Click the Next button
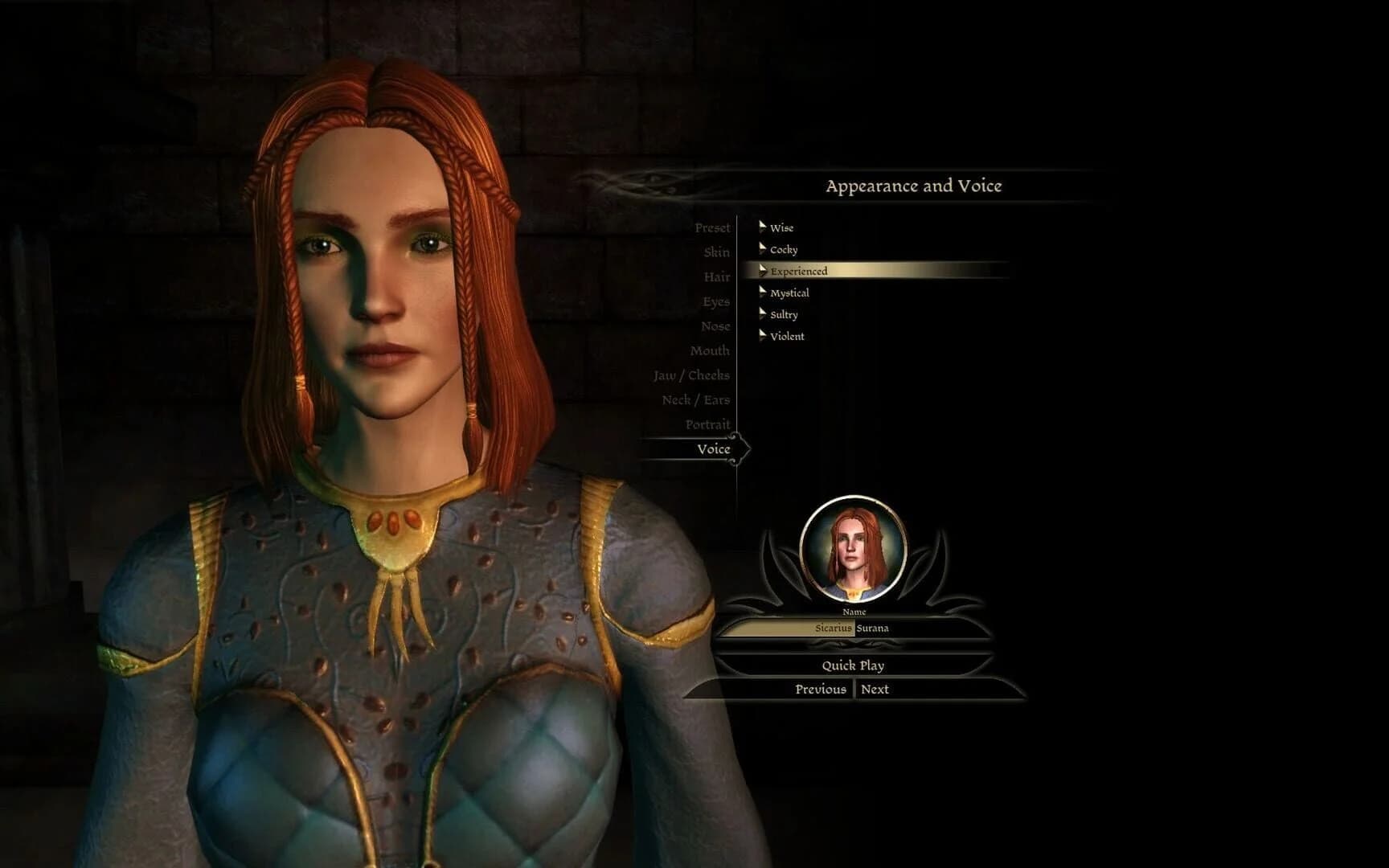Image resolution: width=1389 pixels, height=868 pixels. pos(876,689)
